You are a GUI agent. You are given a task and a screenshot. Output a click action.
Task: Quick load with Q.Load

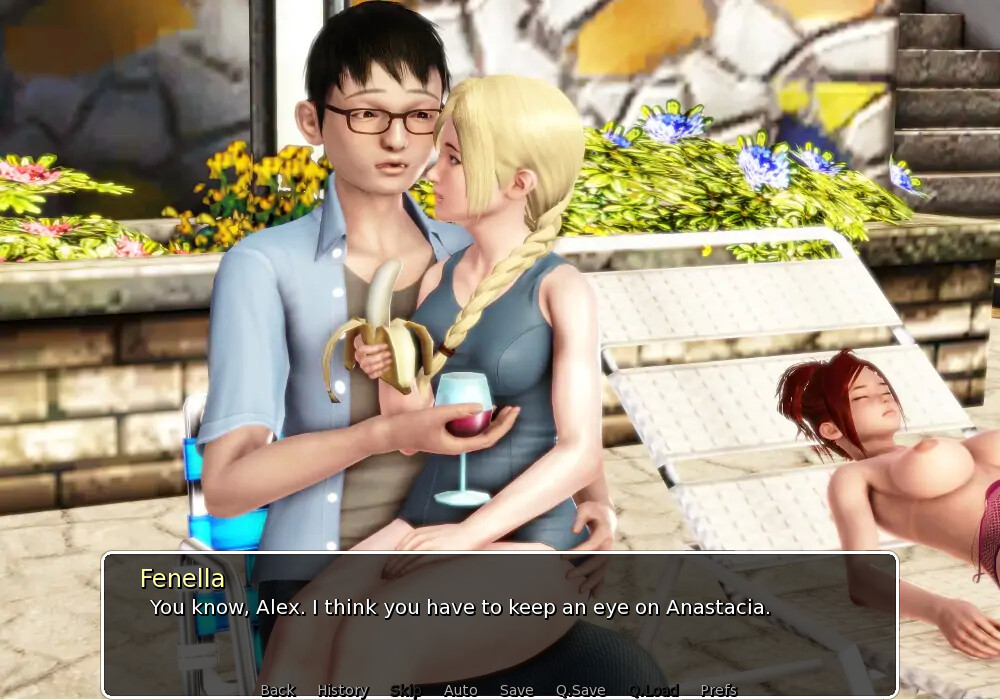[x=654, y=690]
